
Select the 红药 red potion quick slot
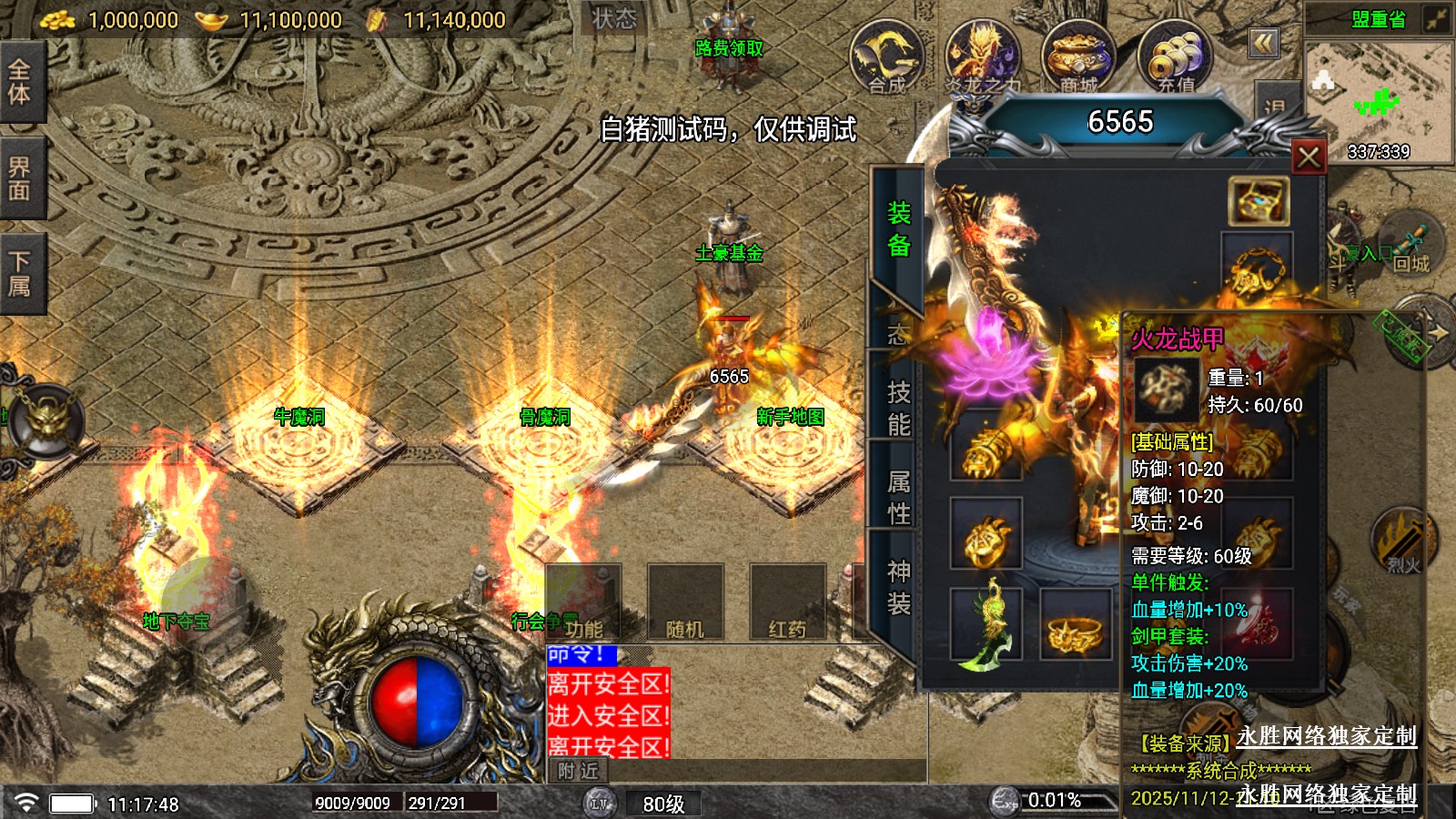[787, 602]
